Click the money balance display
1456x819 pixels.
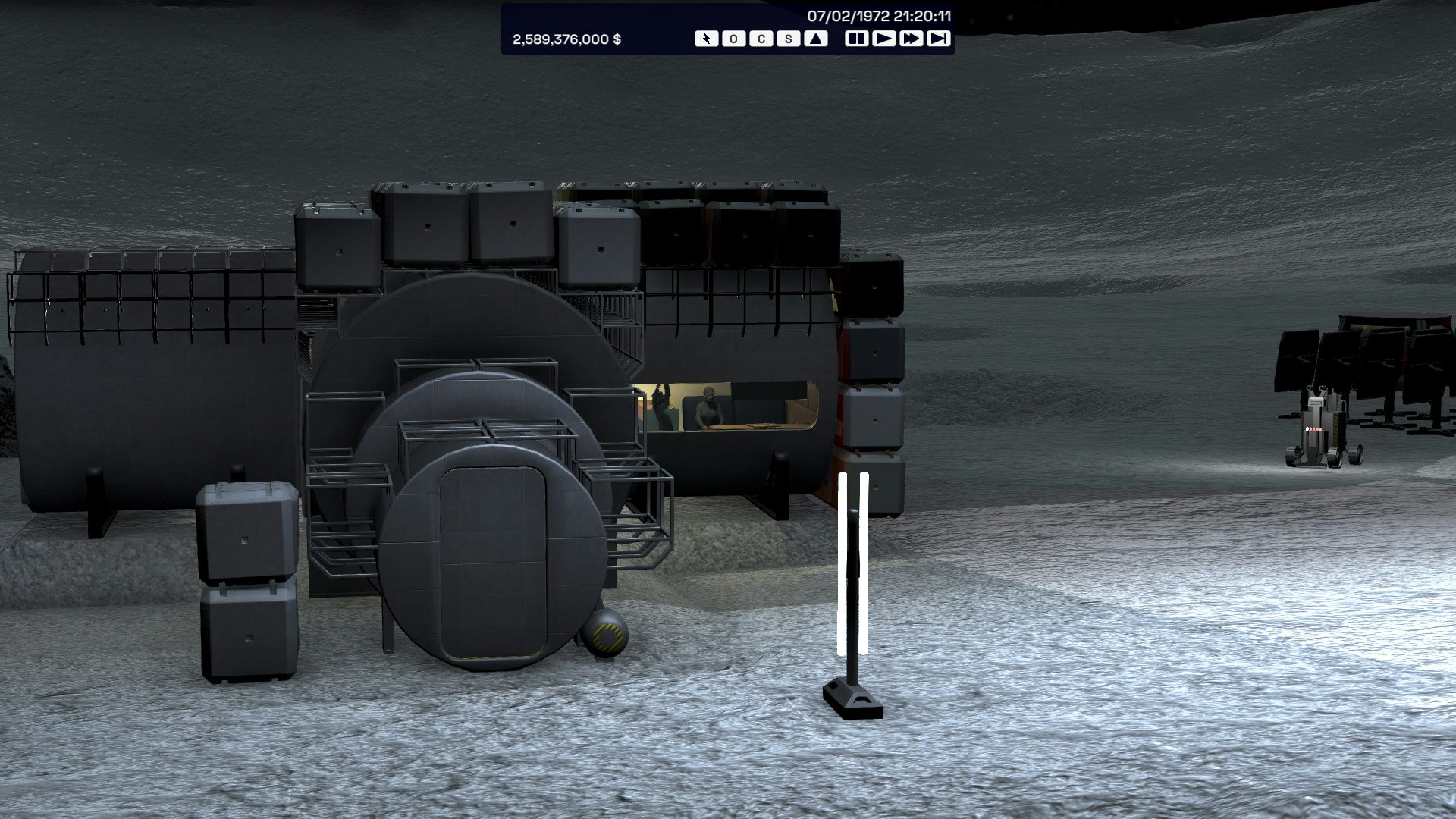(x=567, y=38)
